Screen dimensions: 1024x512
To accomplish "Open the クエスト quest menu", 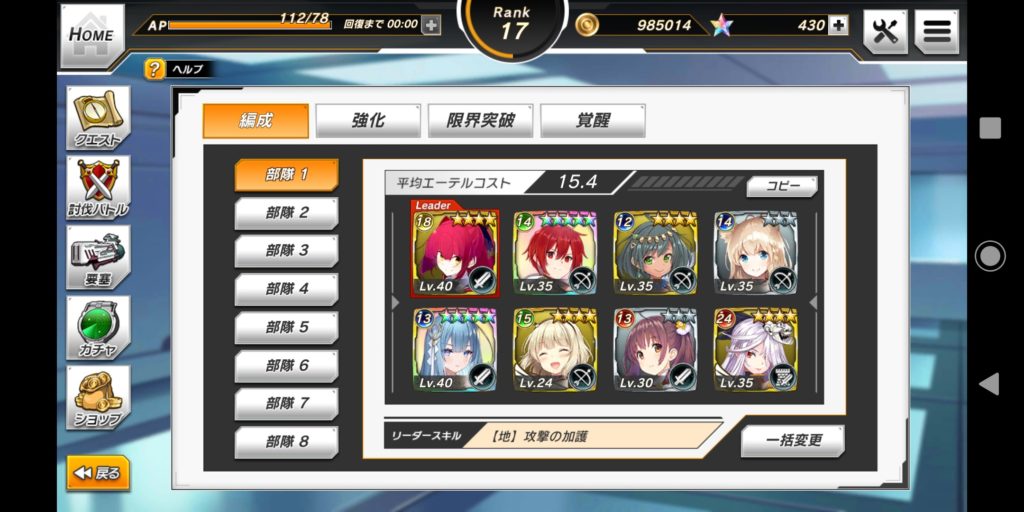I will 97,119.
